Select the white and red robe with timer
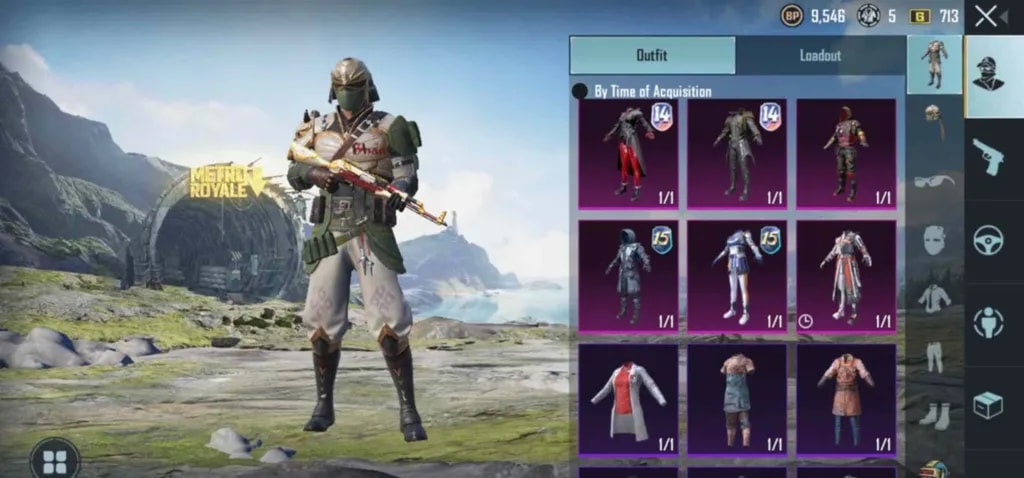1024x478 pixels. tap(846, 275)
